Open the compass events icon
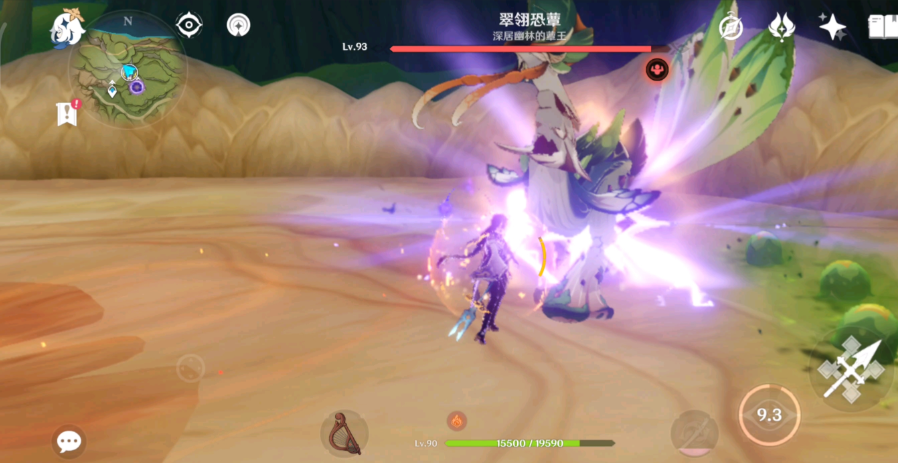This screenshot has height=463, width=898. tap(731, 27)
